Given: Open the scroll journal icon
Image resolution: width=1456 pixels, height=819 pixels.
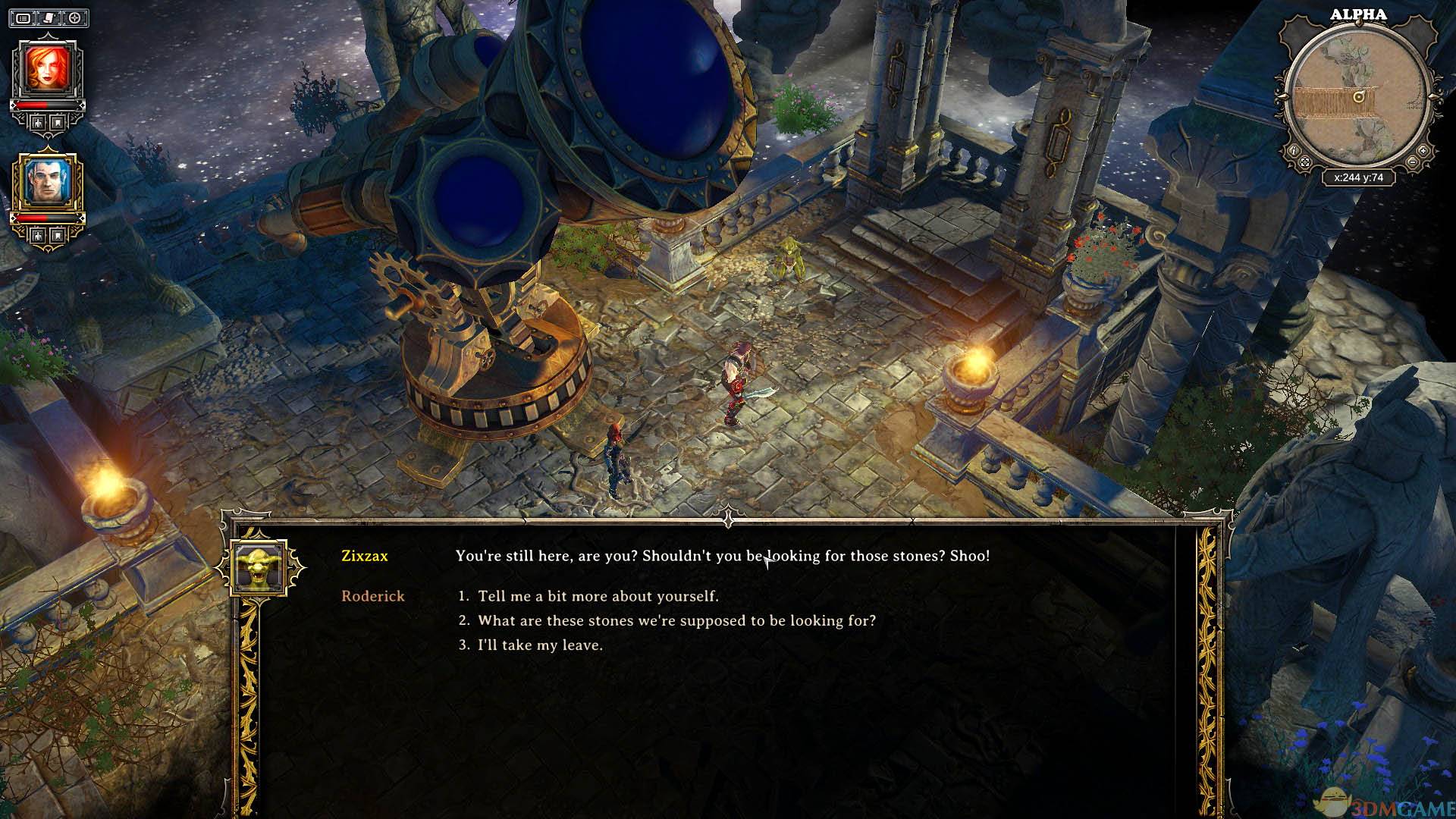Looking at the screenshot, I should tap(49, 17).
